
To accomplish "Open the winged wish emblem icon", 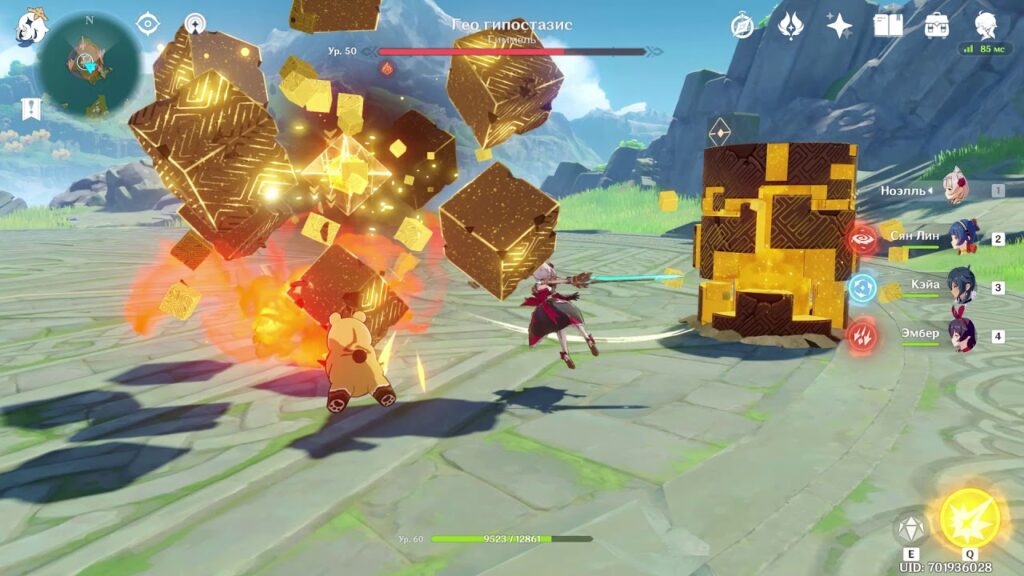I will [x=791, y=25].
